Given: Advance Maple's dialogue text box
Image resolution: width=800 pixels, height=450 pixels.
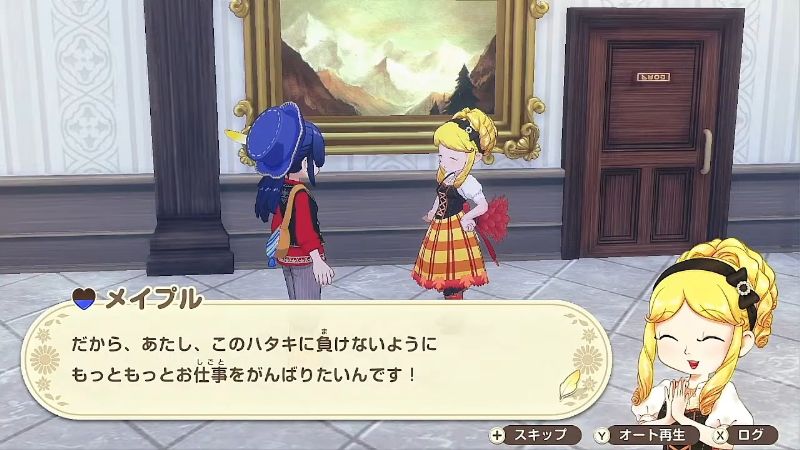Looking at the screenshot, I should click(300, 360).
